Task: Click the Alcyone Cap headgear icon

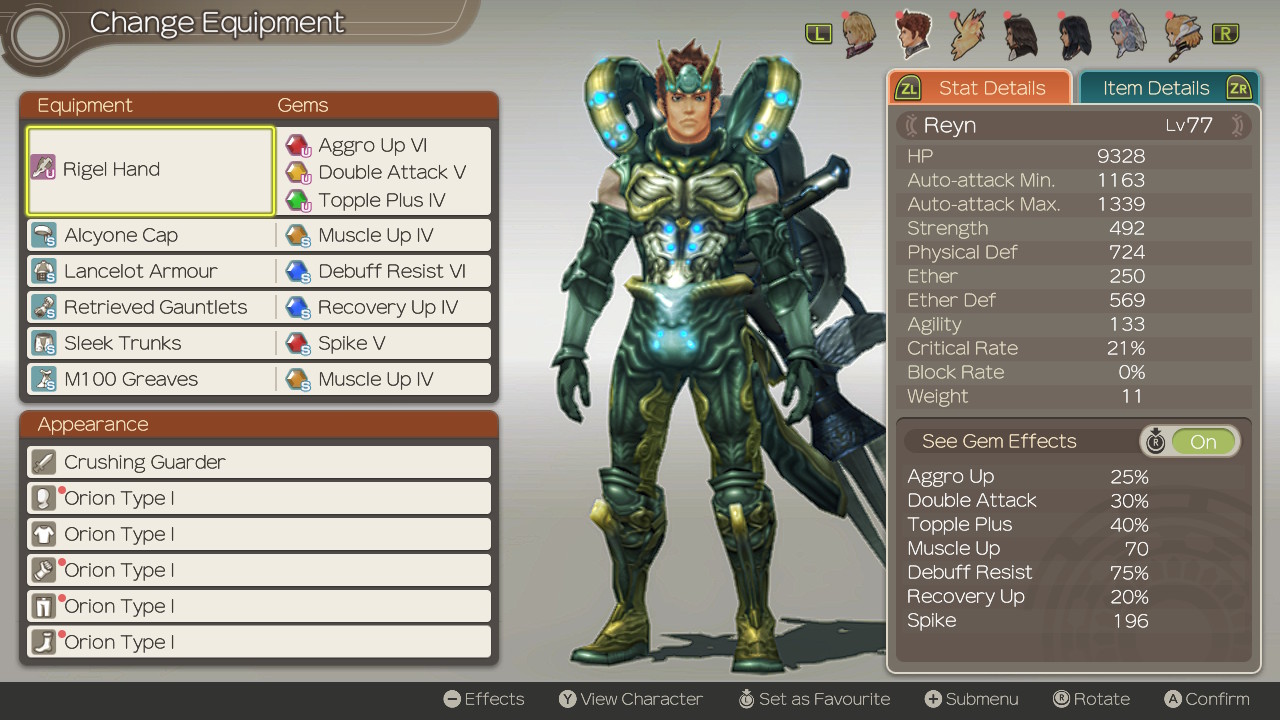Action: [44, 234]
